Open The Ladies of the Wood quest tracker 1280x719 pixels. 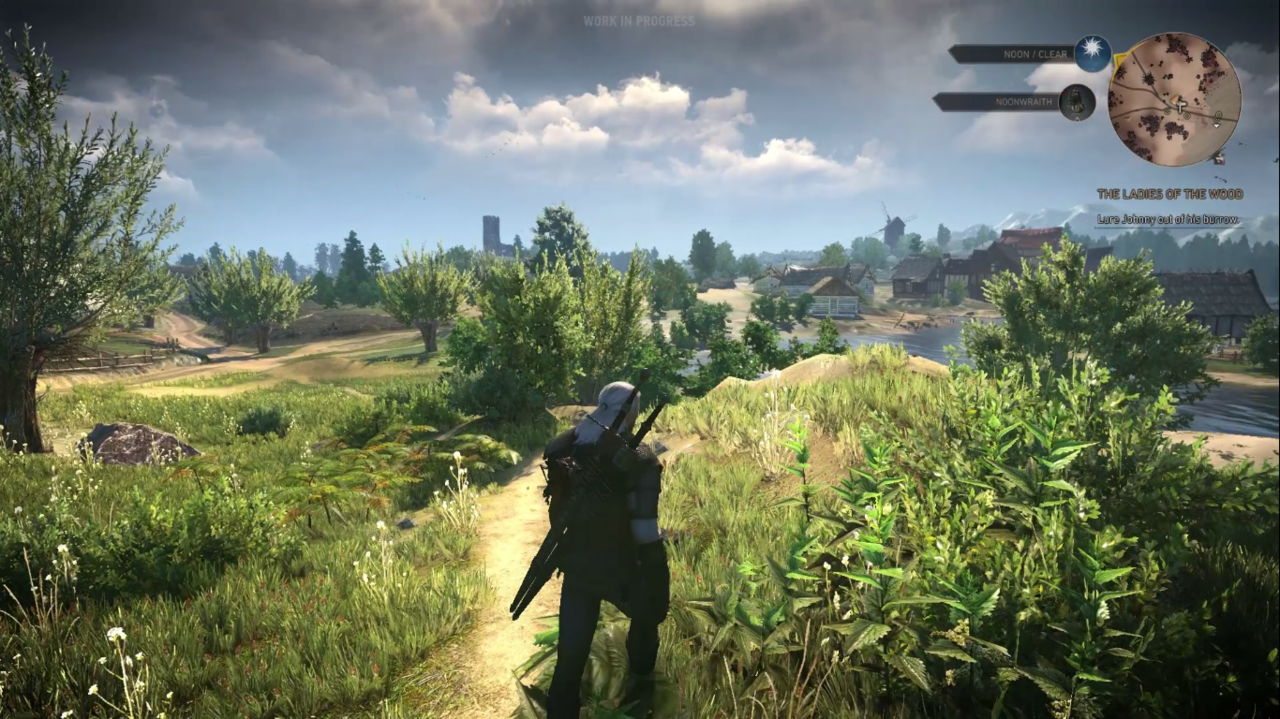coord(1167,194)
